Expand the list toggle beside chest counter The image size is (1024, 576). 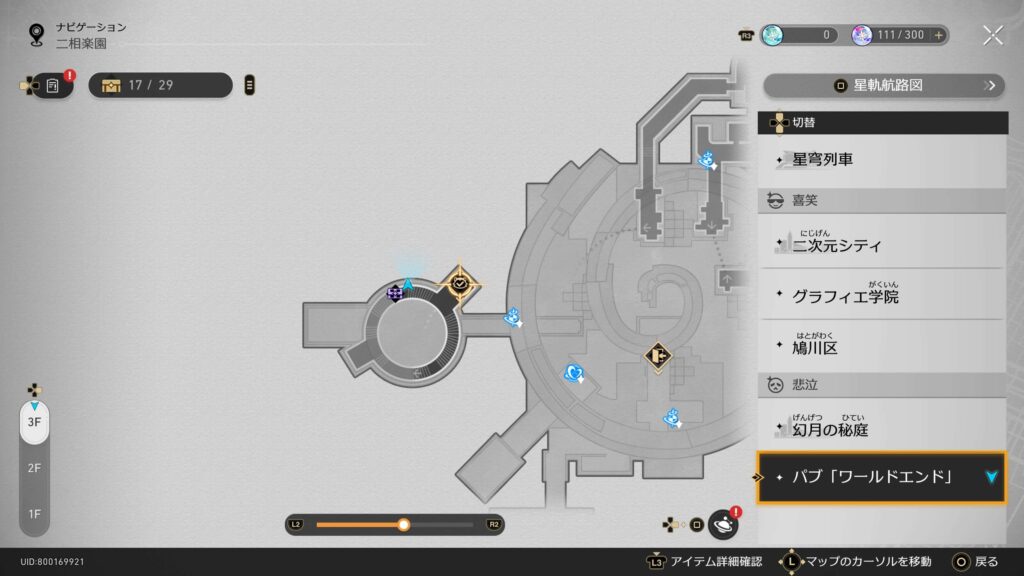pos(249,85)
